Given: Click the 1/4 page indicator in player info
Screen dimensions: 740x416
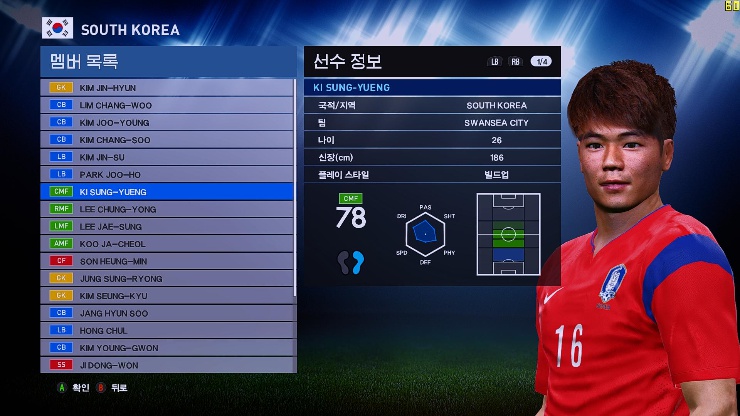Looking at the screenshot, I should 540,61.
